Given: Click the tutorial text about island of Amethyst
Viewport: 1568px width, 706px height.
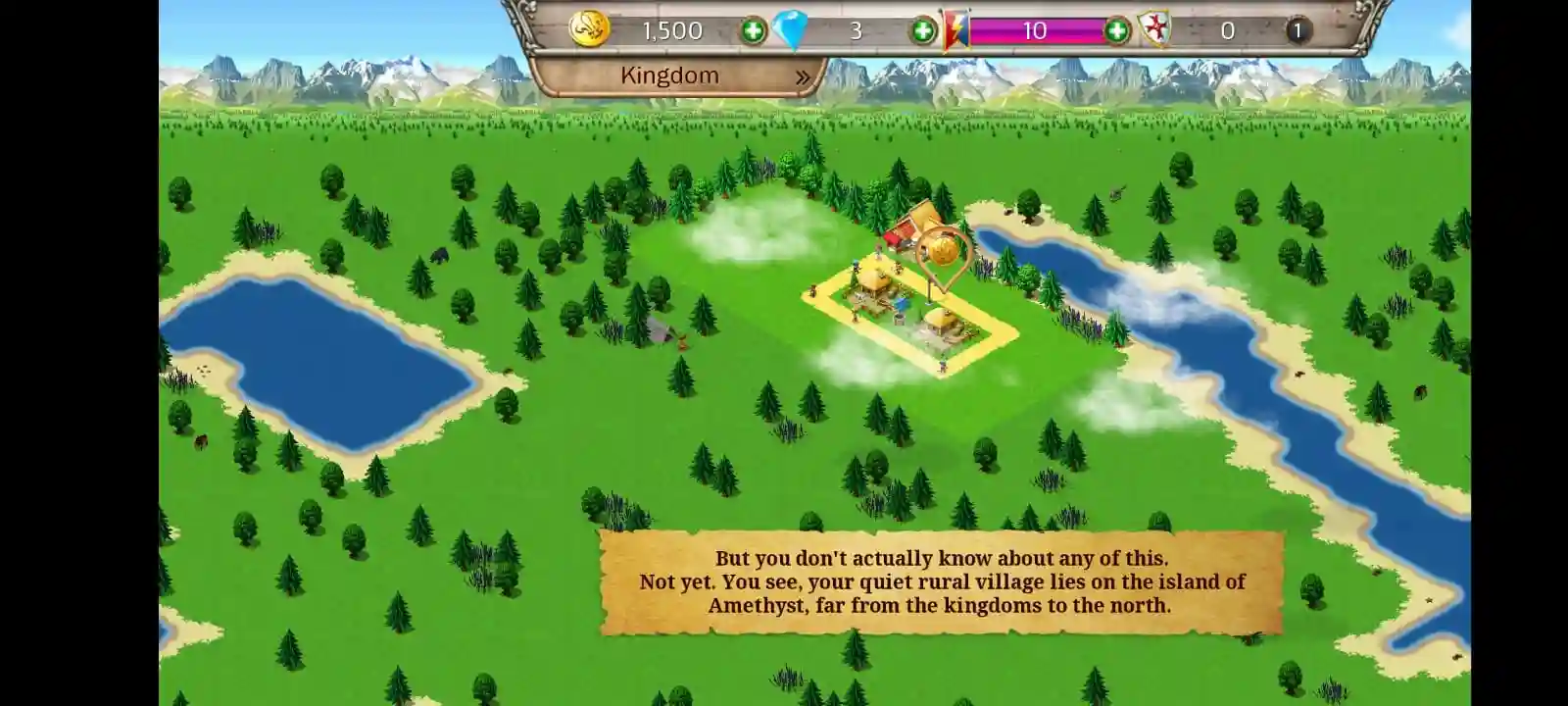Looking at the screenshot, I should point(941,581).
